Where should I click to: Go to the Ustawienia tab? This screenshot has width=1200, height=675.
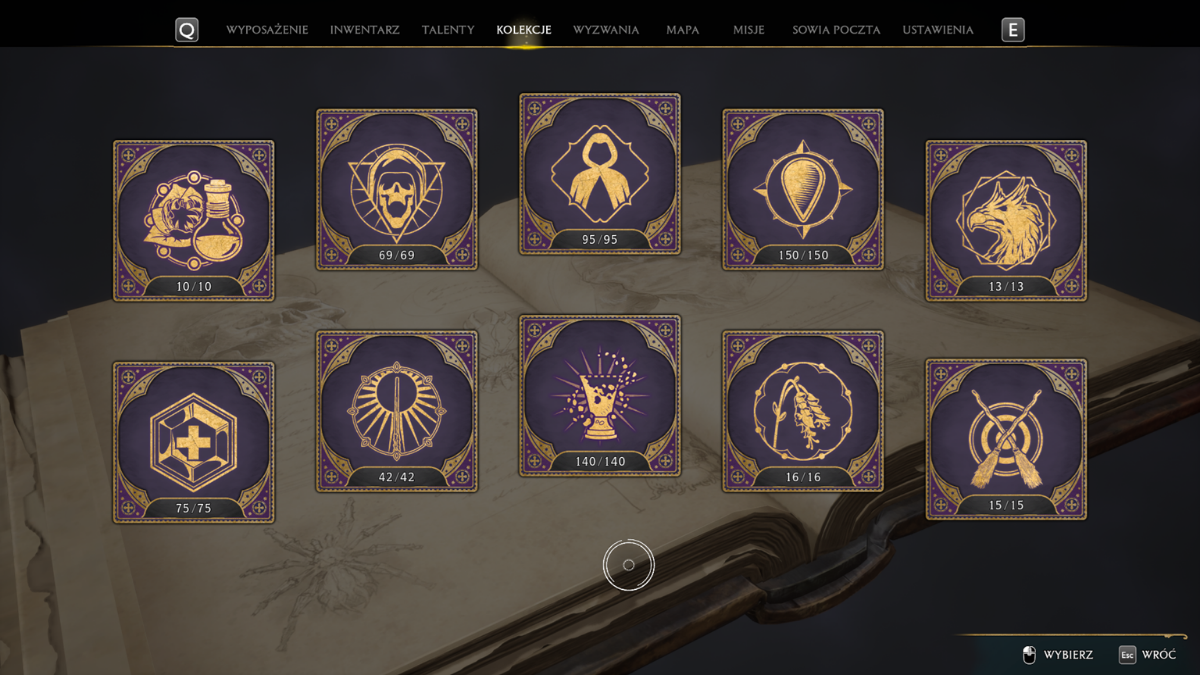click(x=938, y=30)
